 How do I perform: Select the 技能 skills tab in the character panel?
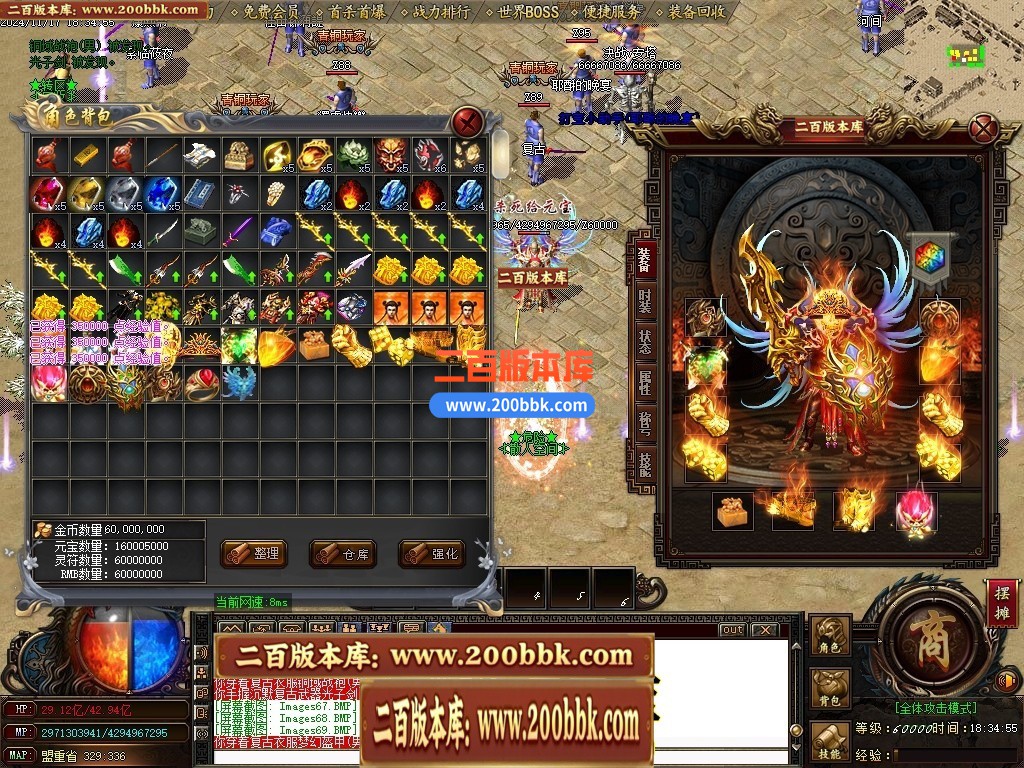click(x=644, y=463)
